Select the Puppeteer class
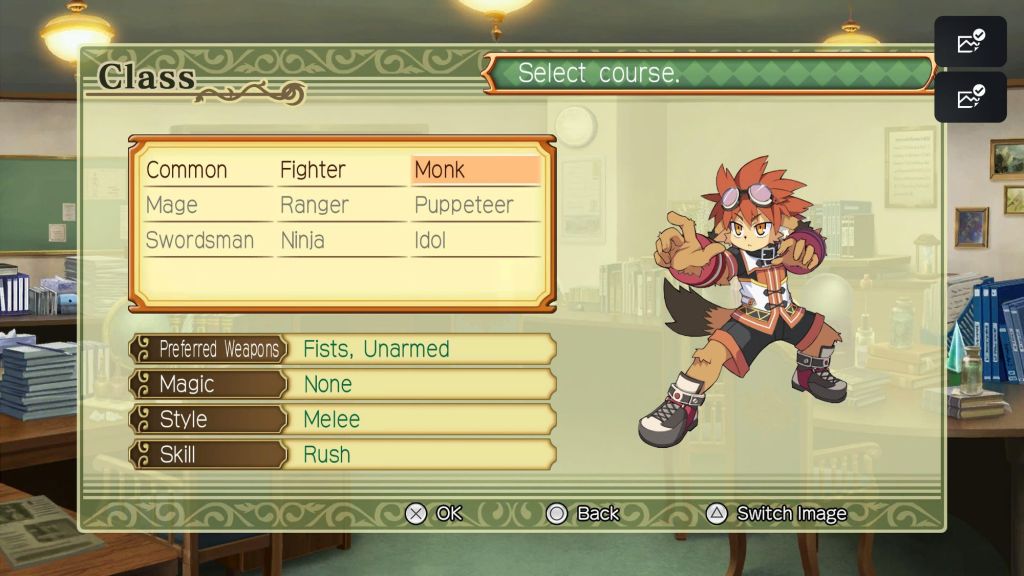Screen dimensions: 1024x576 (463, 205)
